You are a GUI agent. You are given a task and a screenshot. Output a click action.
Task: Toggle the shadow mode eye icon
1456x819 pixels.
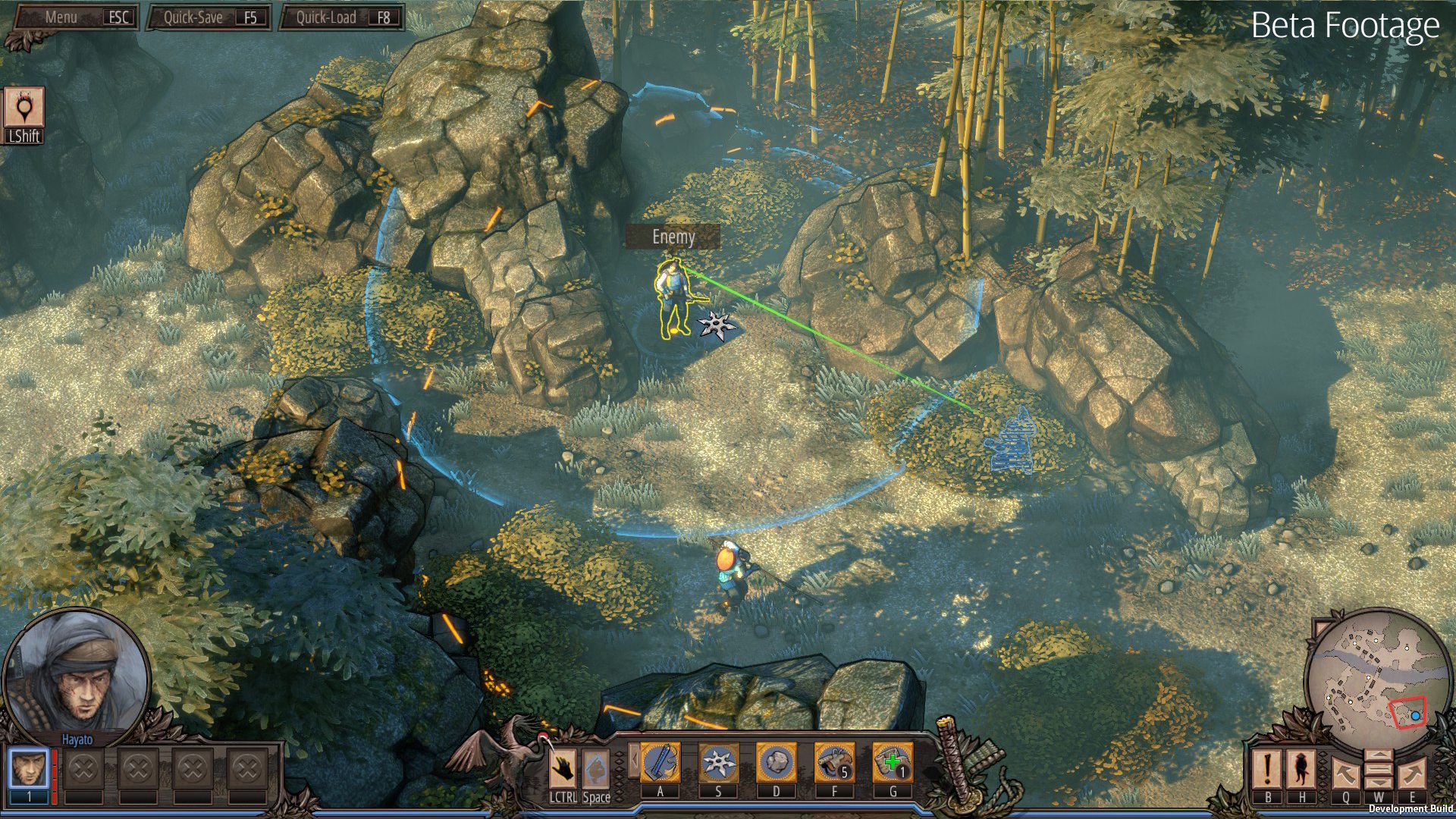[24, 108]
